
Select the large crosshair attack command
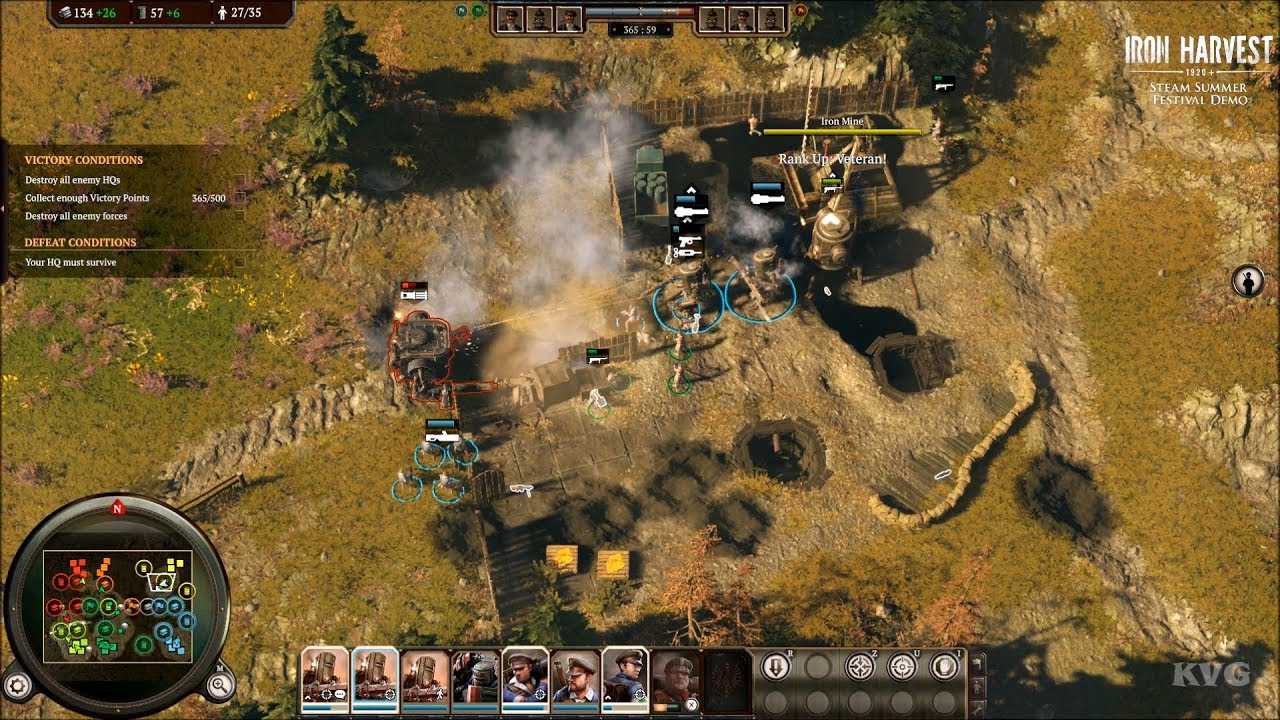click(860, 667)
